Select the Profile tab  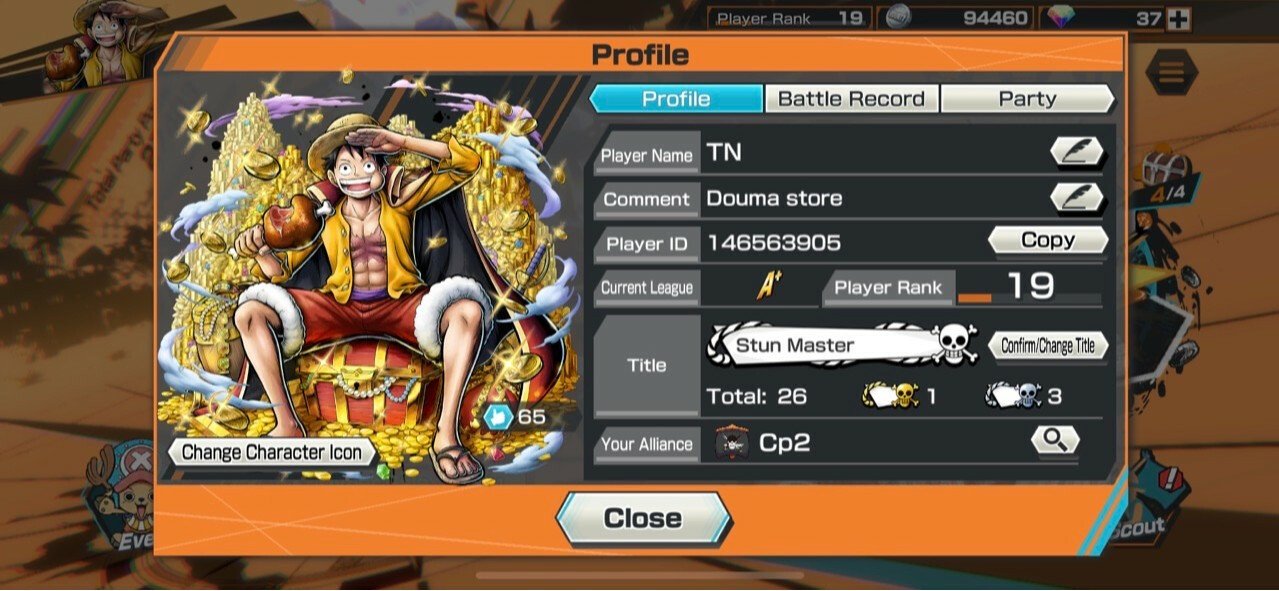[x=676, y=99]
